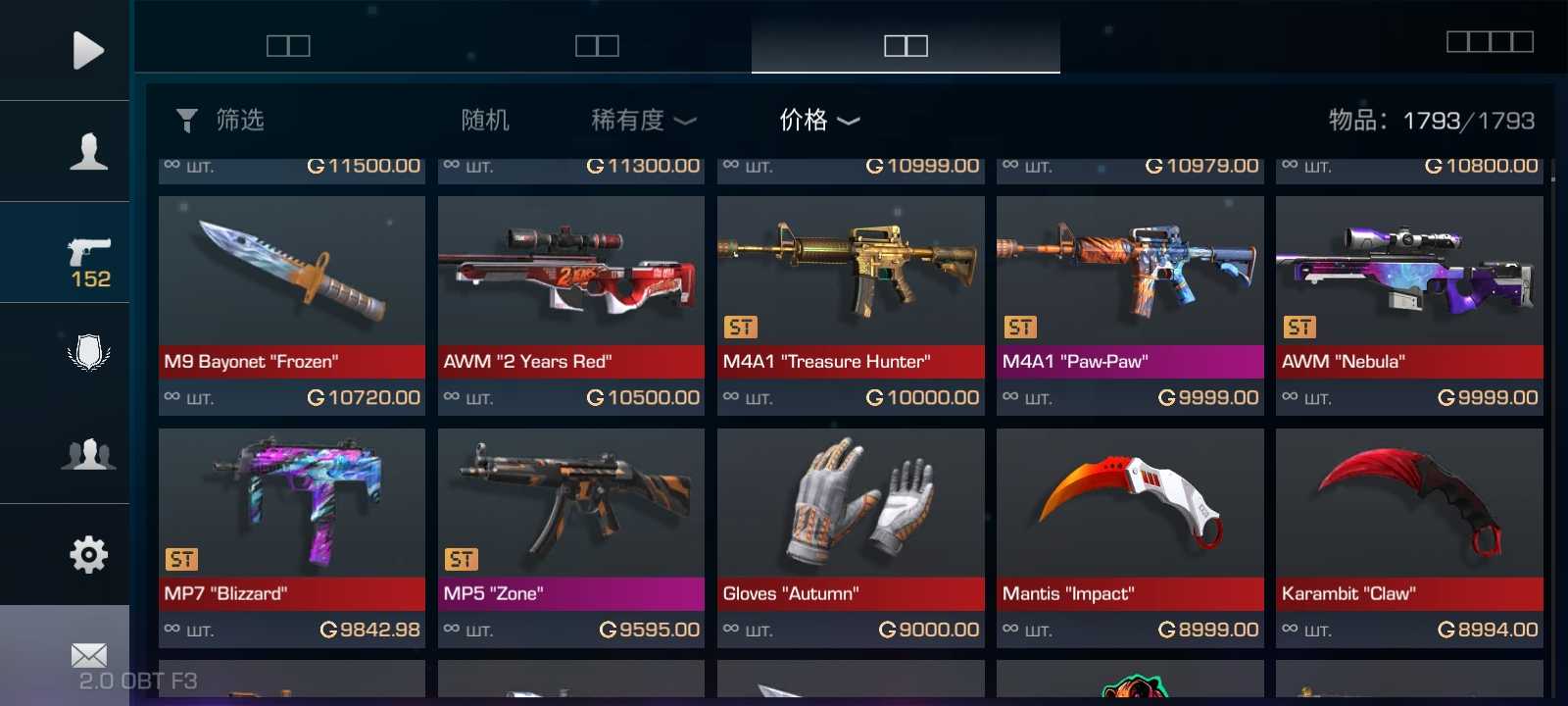Click the play arrow in the sidebar
1568x706 pixels.
[87, 50]
